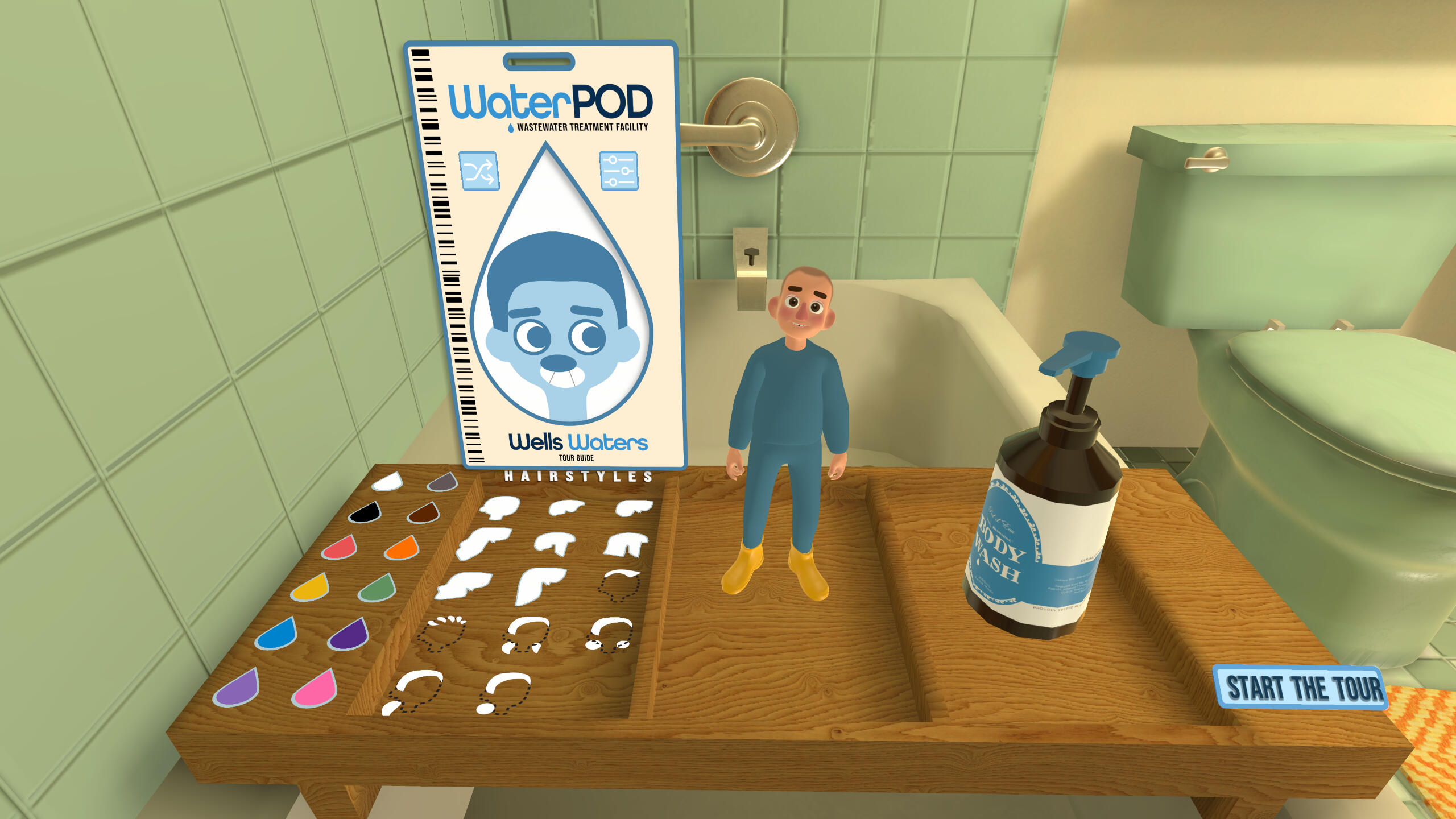Choose the white hair color
Image resolution: width=1456 pixels, height=819 pixels.
coord(387,483)
